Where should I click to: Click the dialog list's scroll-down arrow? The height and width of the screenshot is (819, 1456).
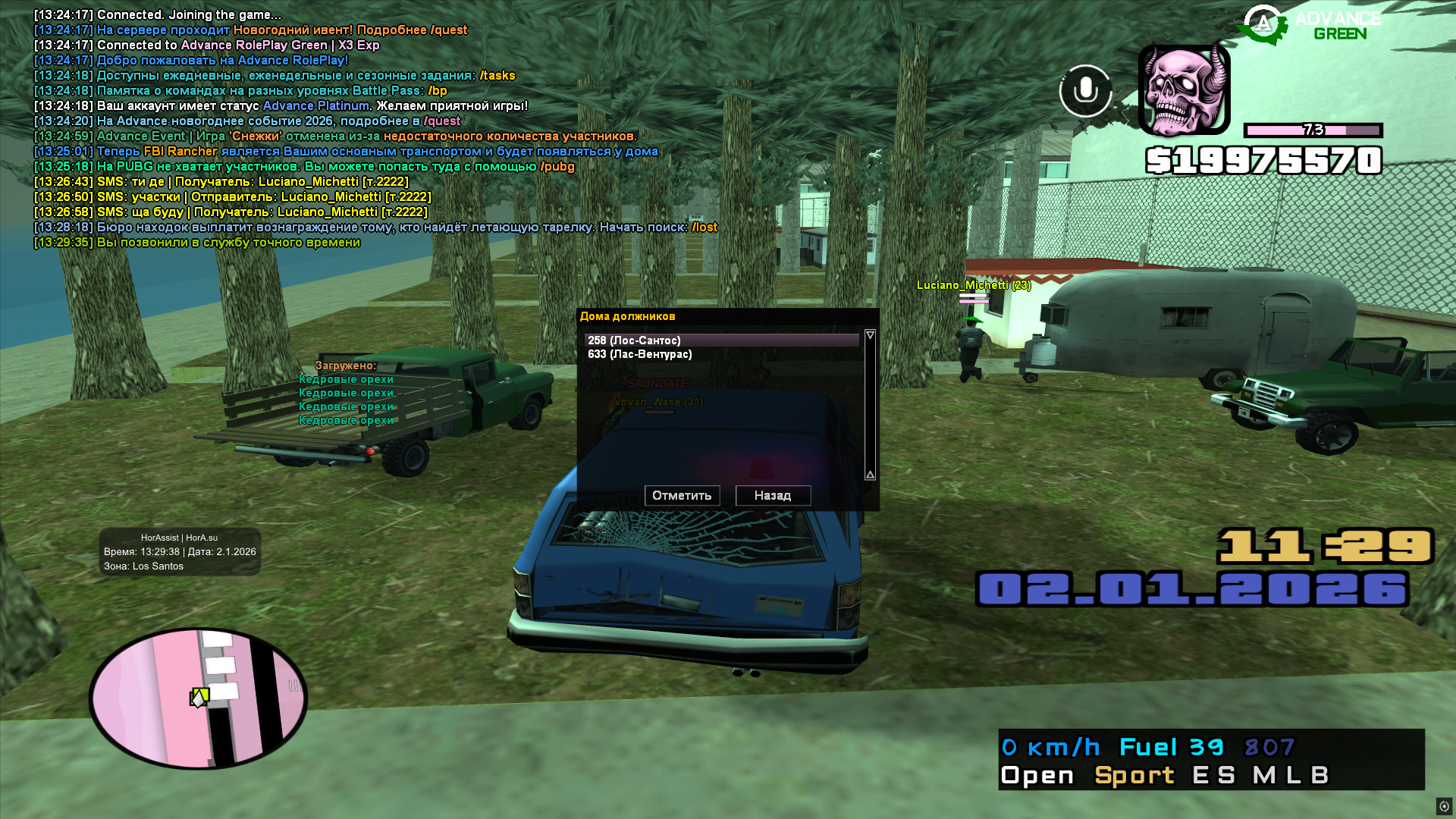point(870,475)
